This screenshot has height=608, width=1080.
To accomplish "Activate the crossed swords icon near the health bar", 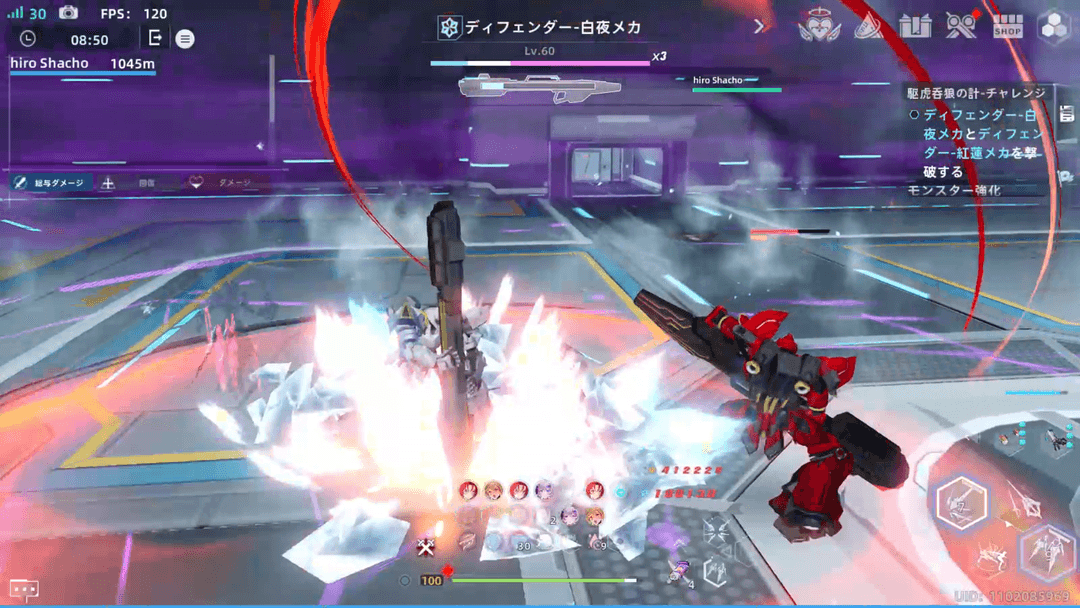I will (427, 546).
